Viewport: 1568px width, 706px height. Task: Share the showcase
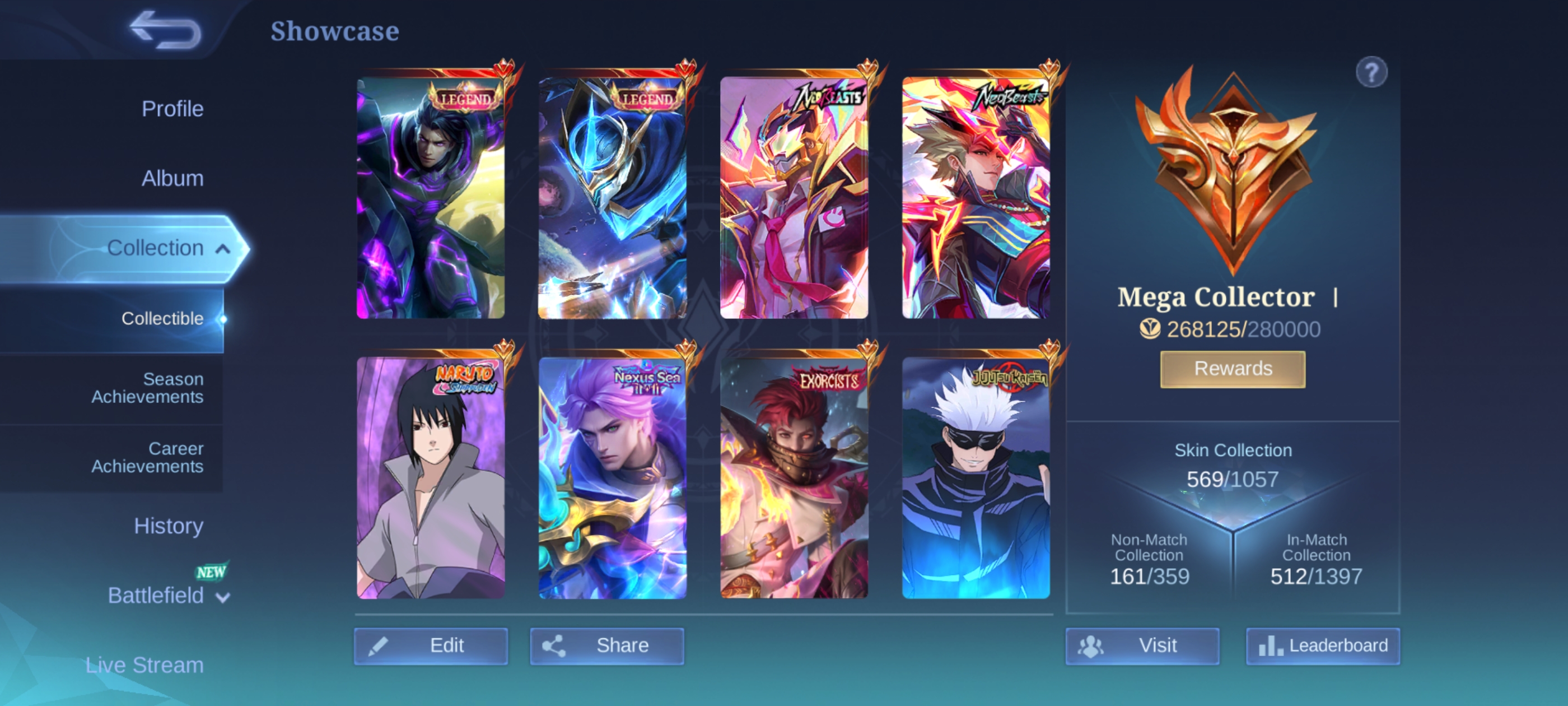pyautogui.click(x=607, y=645)
